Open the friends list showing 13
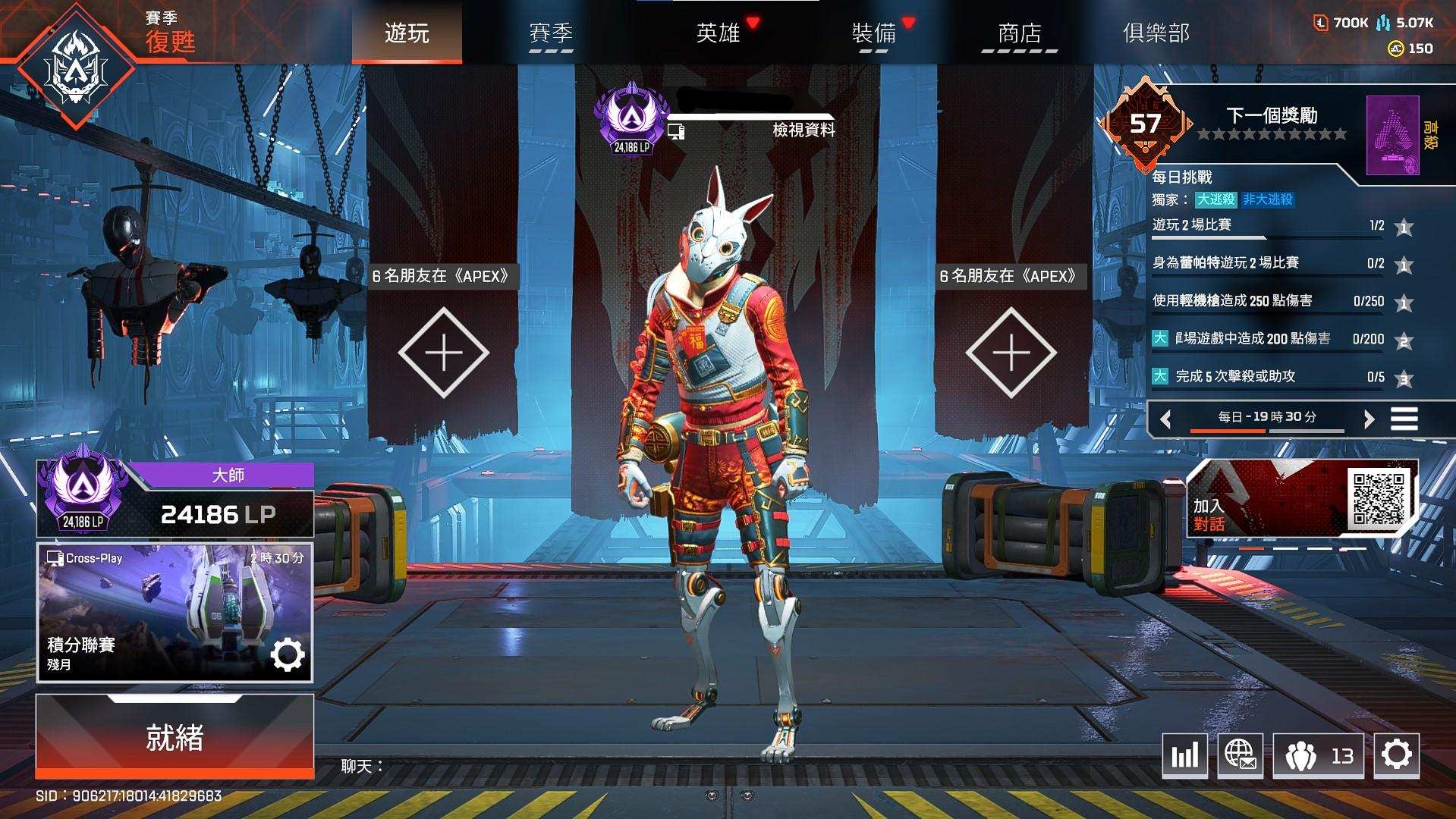 click(1318, 755)
